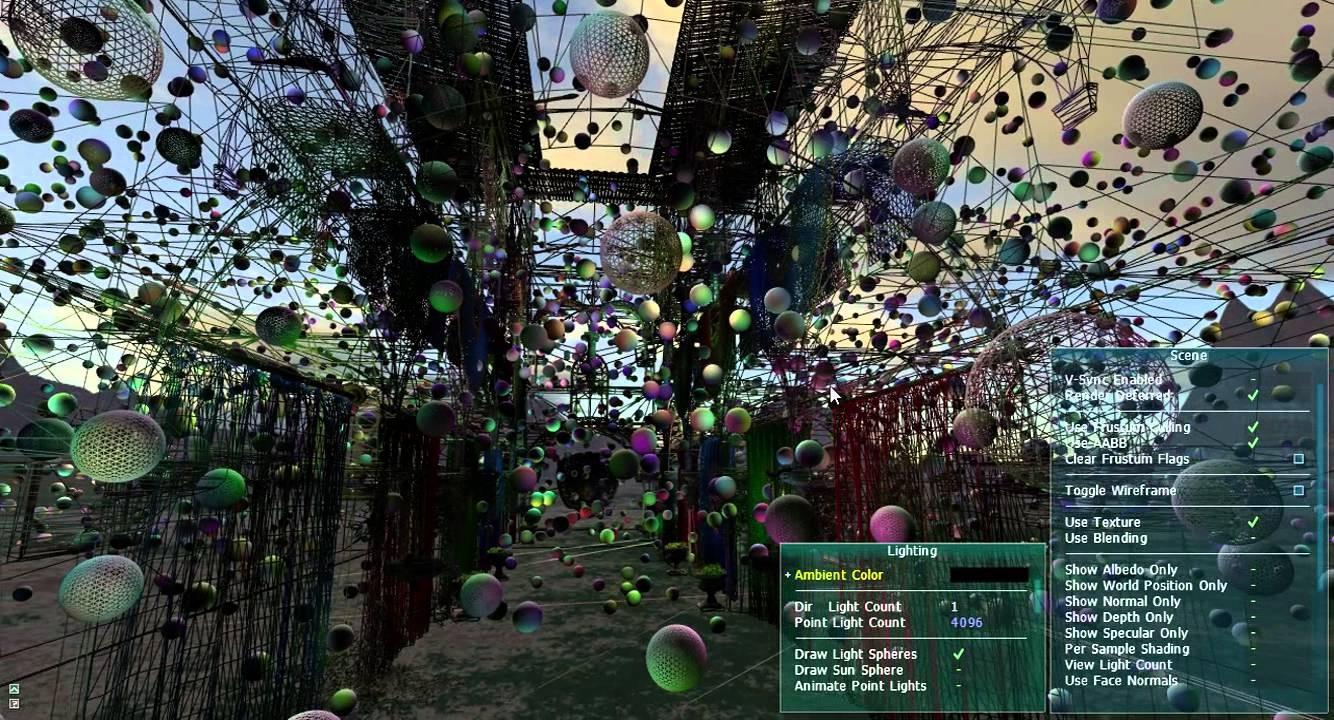
Task: Click the Scene panel title bar
Action: (1188, 355)
